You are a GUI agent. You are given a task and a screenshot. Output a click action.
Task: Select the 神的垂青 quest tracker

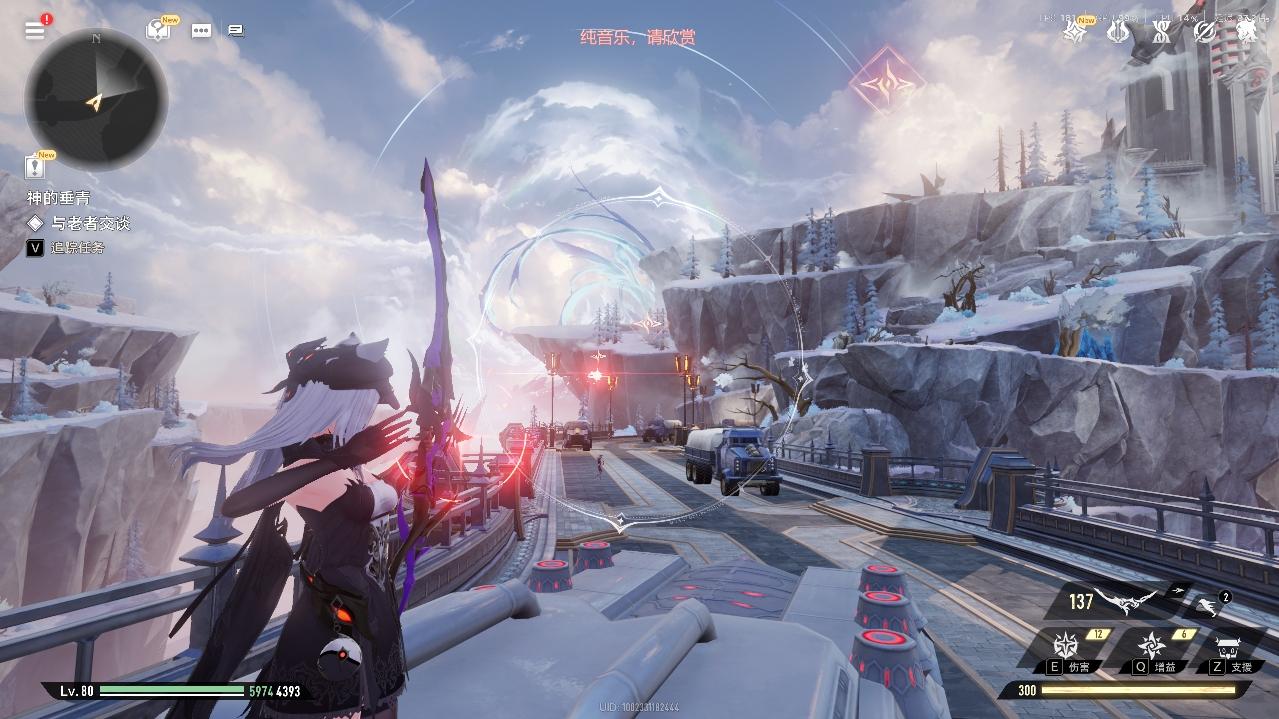(58, 198)
